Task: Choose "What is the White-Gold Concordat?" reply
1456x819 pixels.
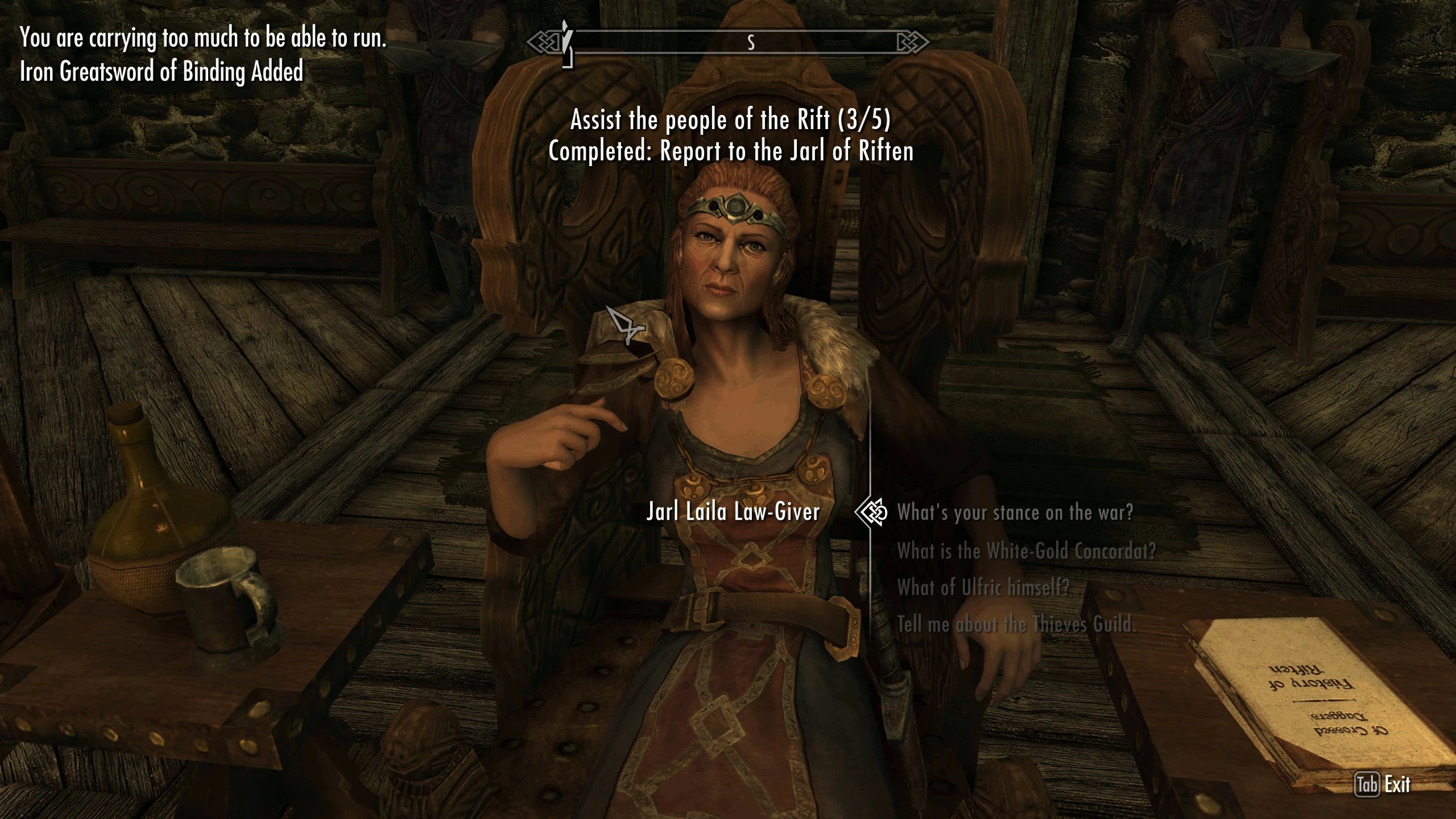Action: pyautogui.click(x=1026, y=551)
